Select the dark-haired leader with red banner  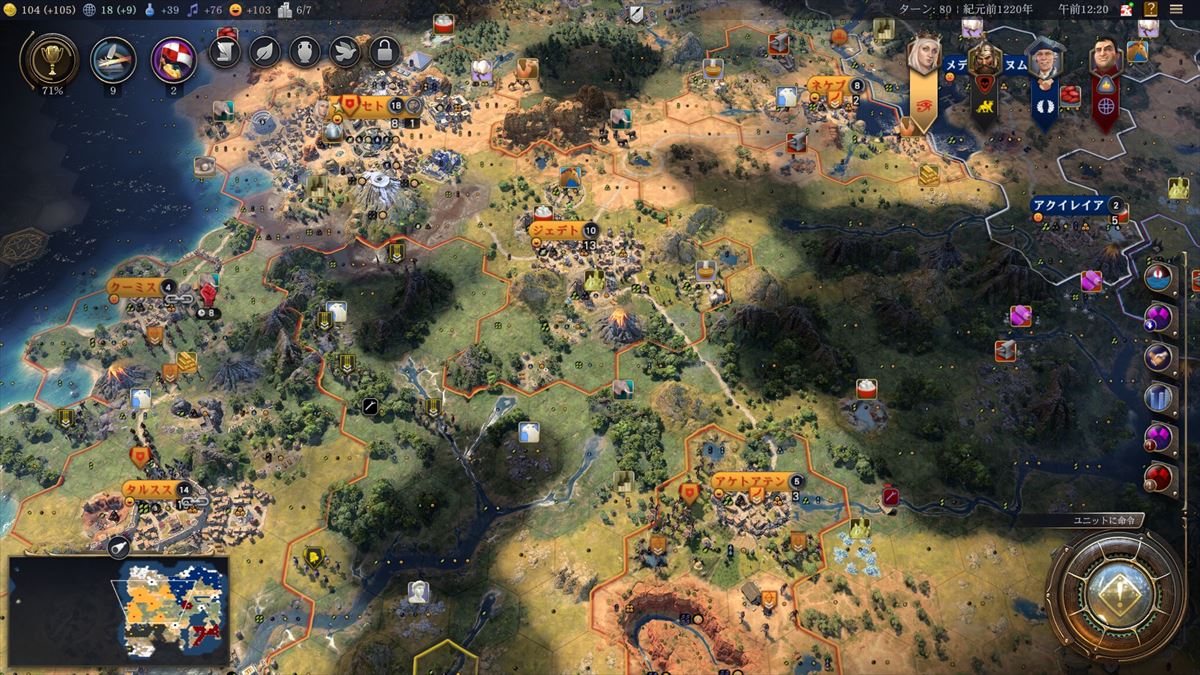1104,60
